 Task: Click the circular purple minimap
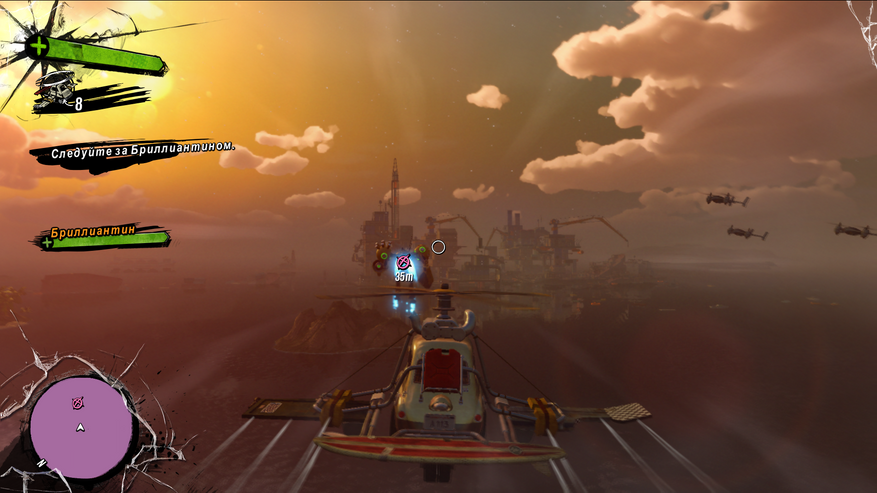click(82, 428)
